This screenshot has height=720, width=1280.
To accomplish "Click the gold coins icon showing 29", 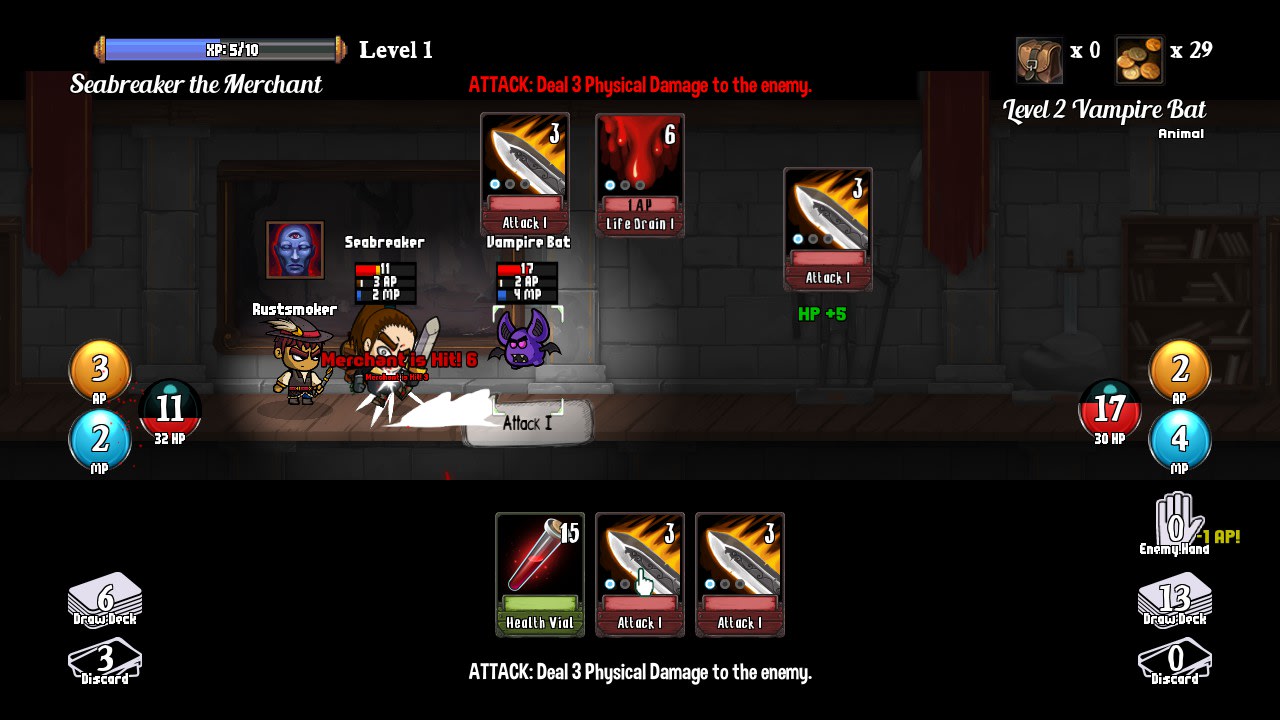I will [1140, 58].
